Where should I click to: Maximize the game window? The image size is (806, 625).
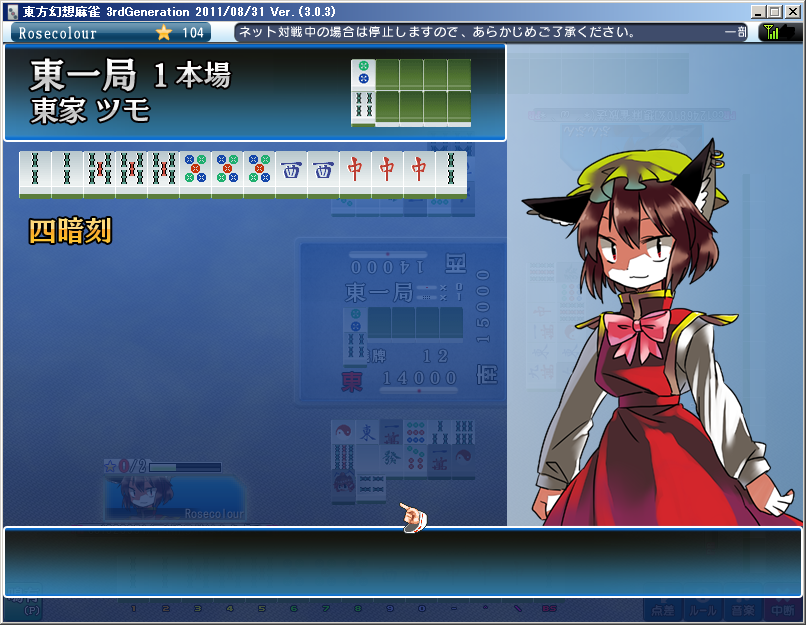tap(775, 10)
